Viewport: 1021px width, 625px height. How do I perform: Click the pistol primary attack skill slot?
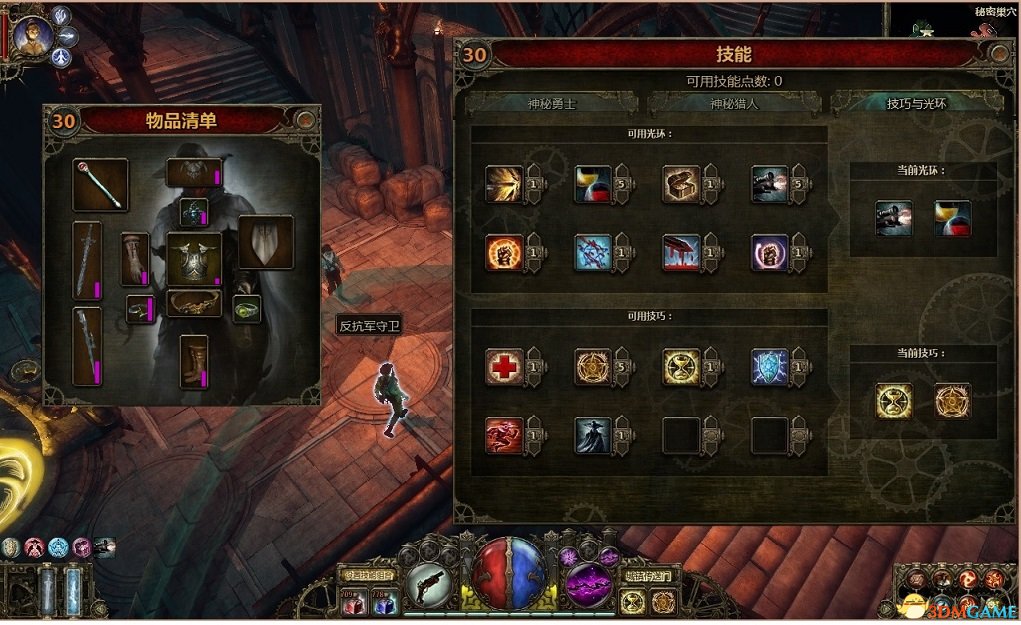(x=436, y=584)
